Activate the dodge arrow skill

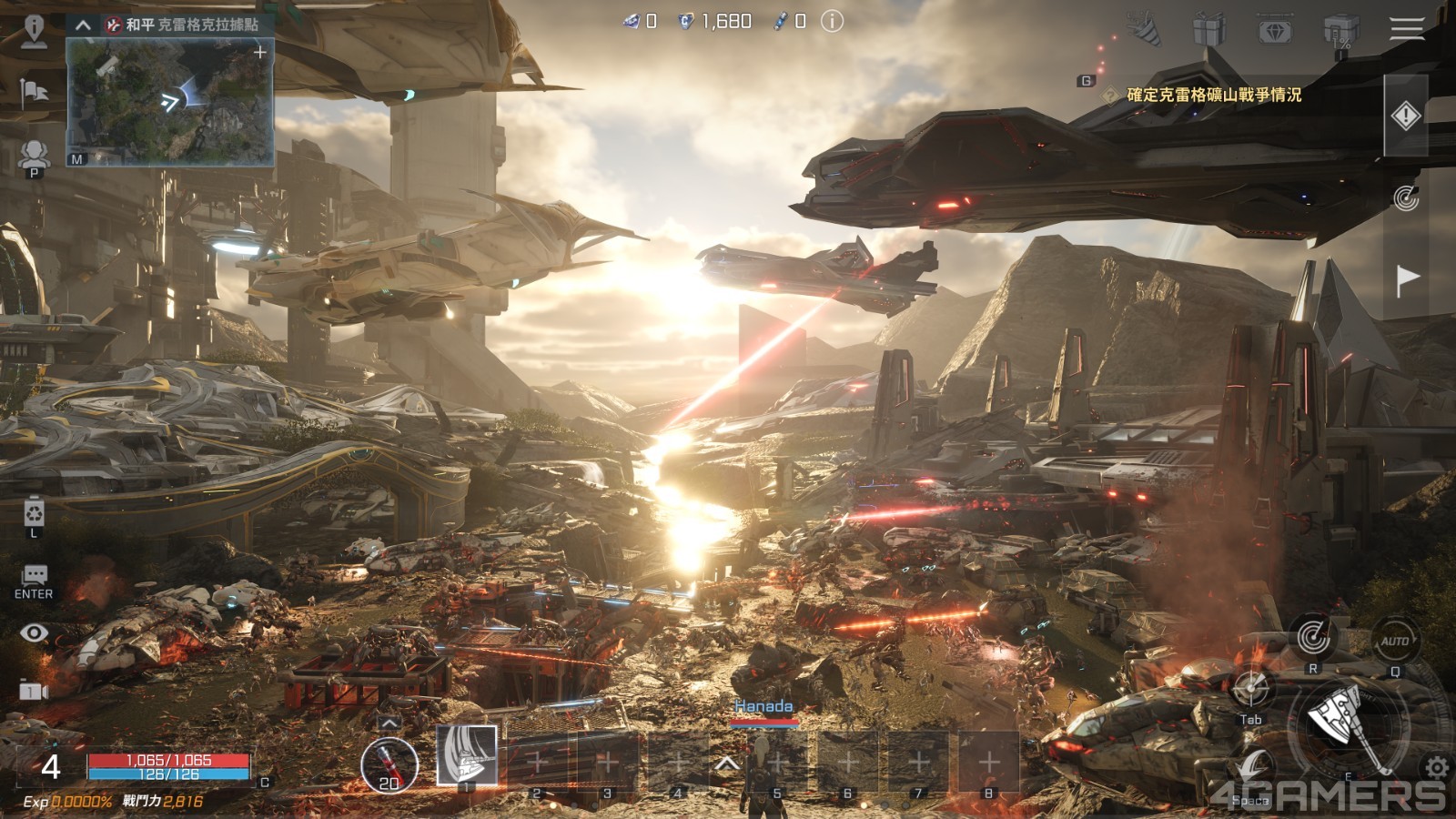tap(1256, 770)
